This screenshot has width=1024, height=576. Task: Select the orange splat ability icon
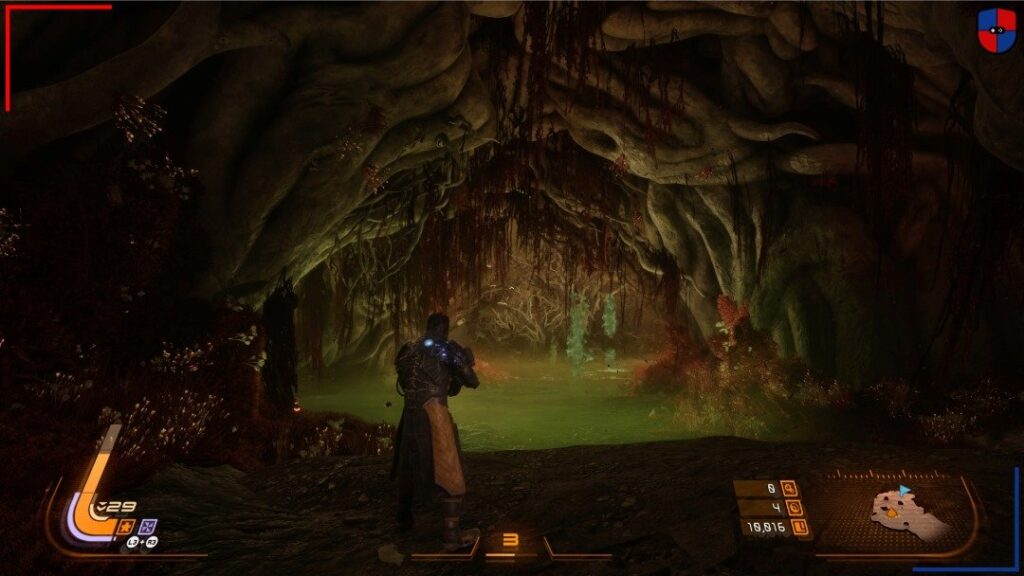127,526
